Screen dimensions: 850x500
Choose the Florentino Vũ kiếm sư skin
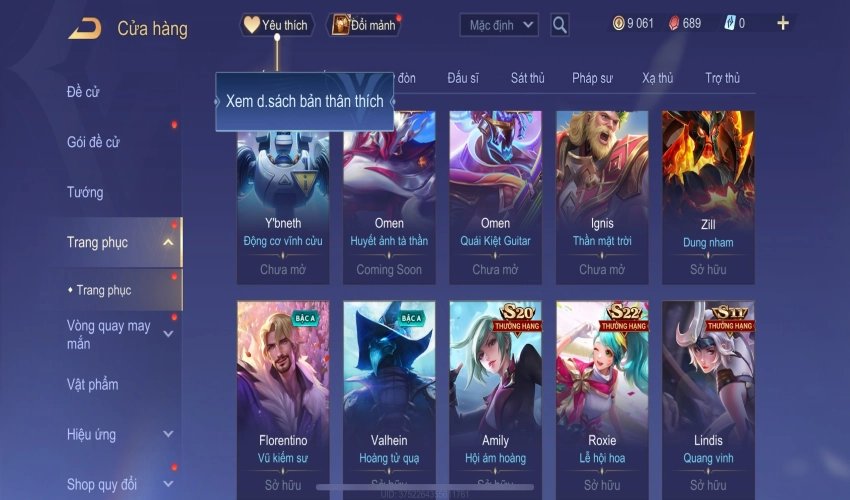click(x=282, y=397)
